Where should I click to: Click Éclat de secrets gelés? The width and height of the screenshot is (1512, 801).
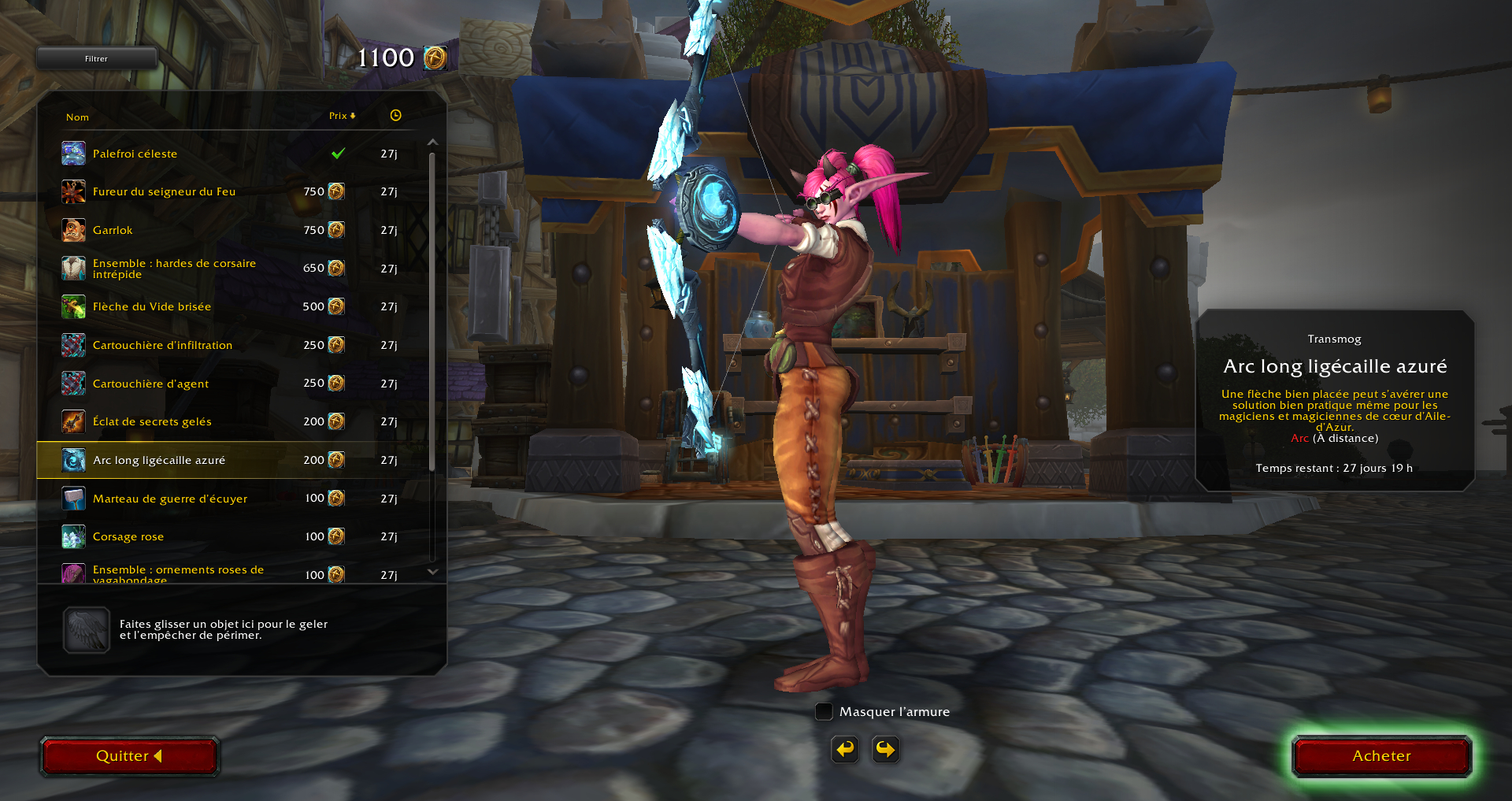click(152, 421)
